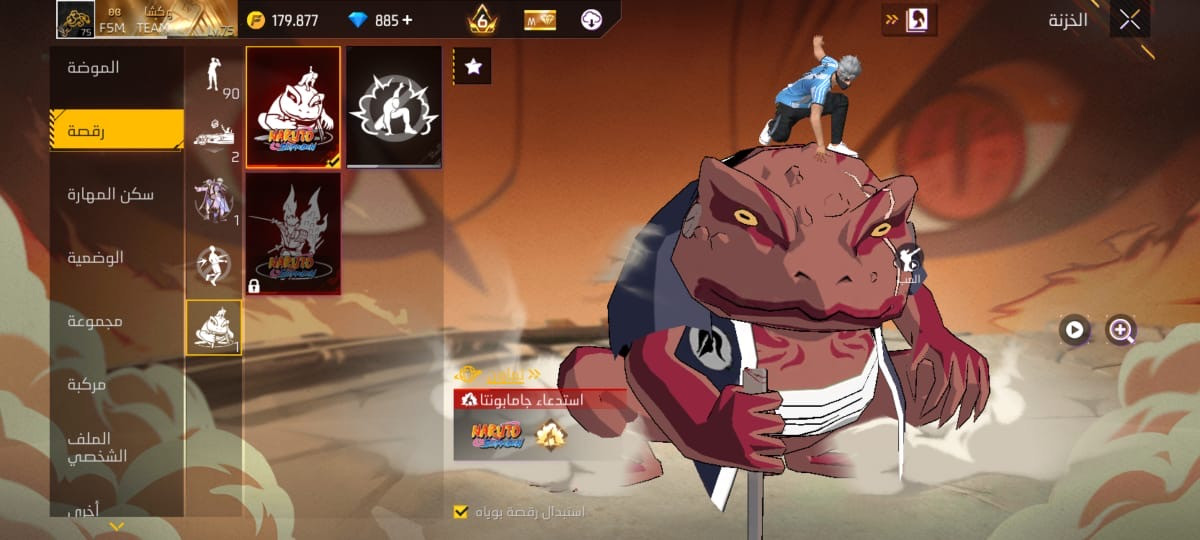Play the emote preview animation
Image resolution: width=1200 pixels, height=540 pixels.
coord(1074,329)
